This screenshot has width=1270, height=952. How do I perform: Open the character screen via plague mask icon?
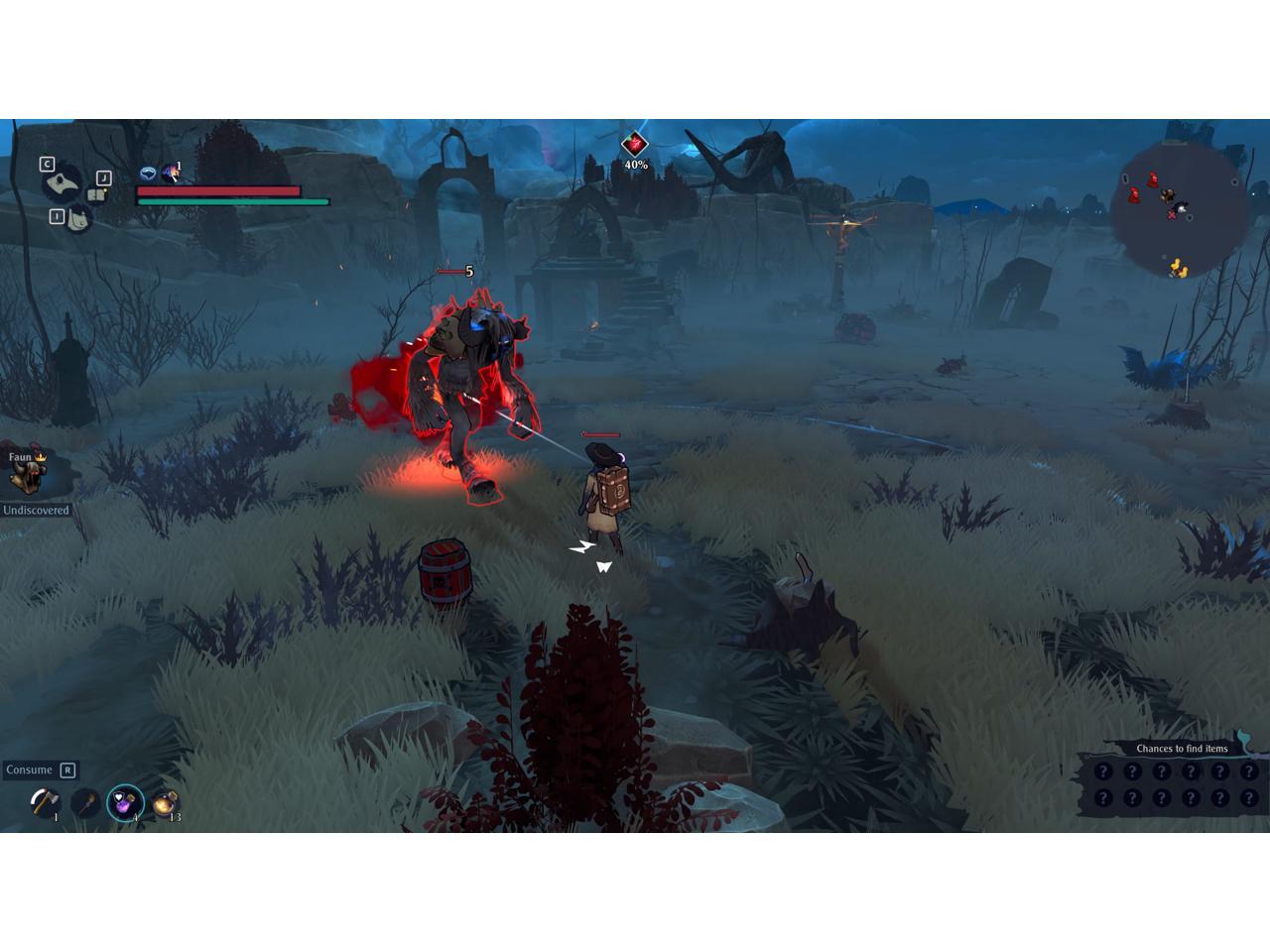pyautogui.click(x=64, y=182)
